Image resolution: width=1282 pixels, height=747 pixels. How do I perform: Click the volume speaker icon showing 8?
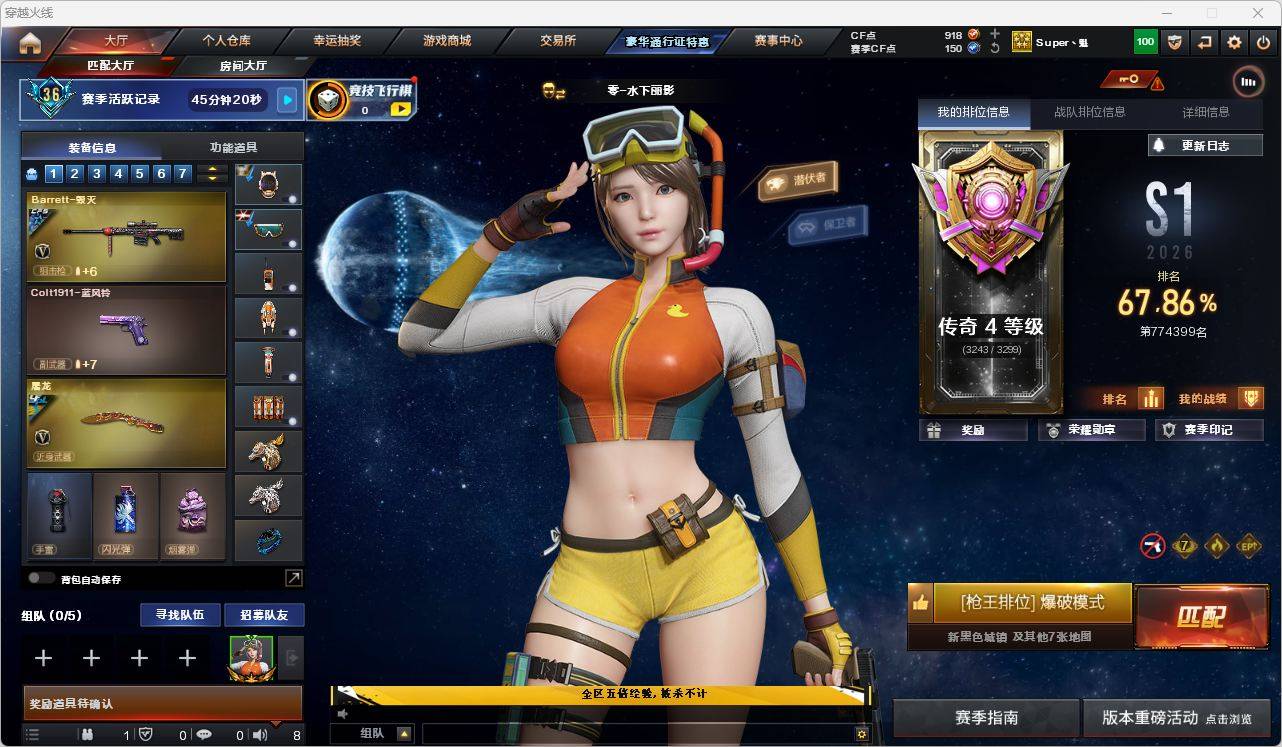coord(258,735)
